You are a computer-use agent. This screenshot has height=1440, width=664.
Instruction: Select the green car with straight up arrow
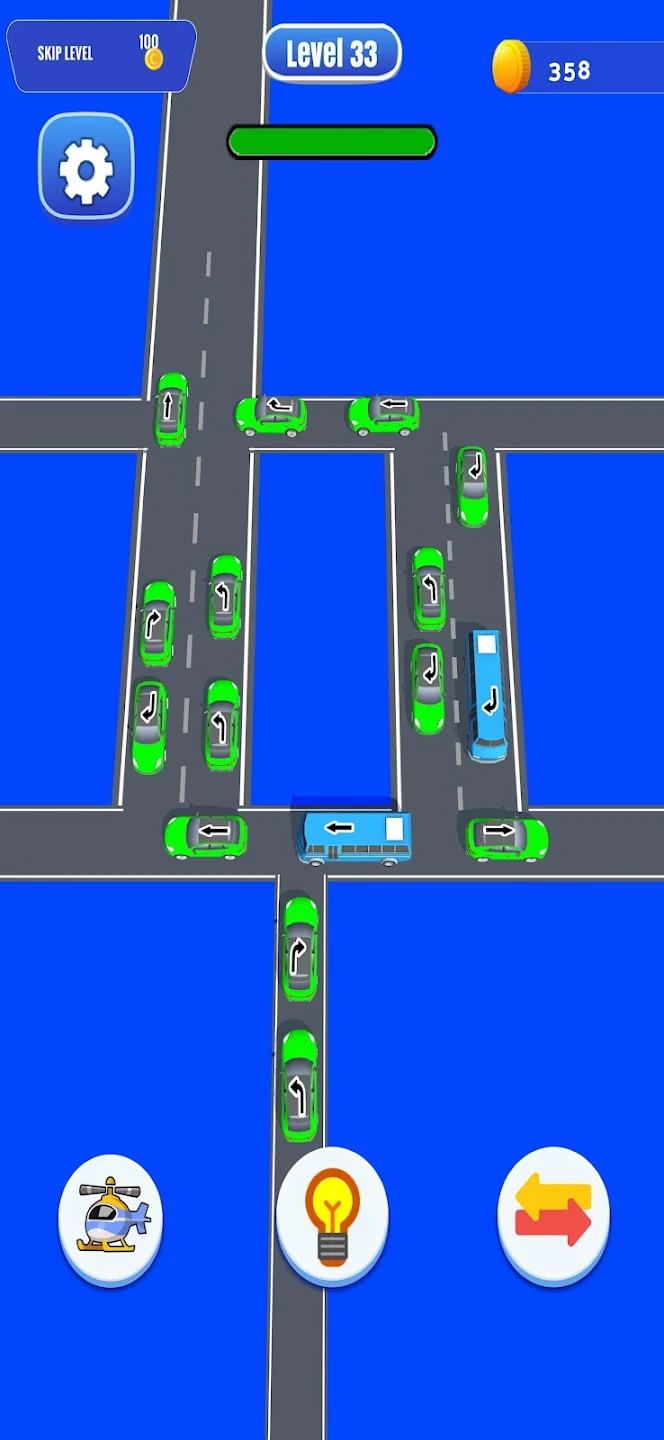171,409
